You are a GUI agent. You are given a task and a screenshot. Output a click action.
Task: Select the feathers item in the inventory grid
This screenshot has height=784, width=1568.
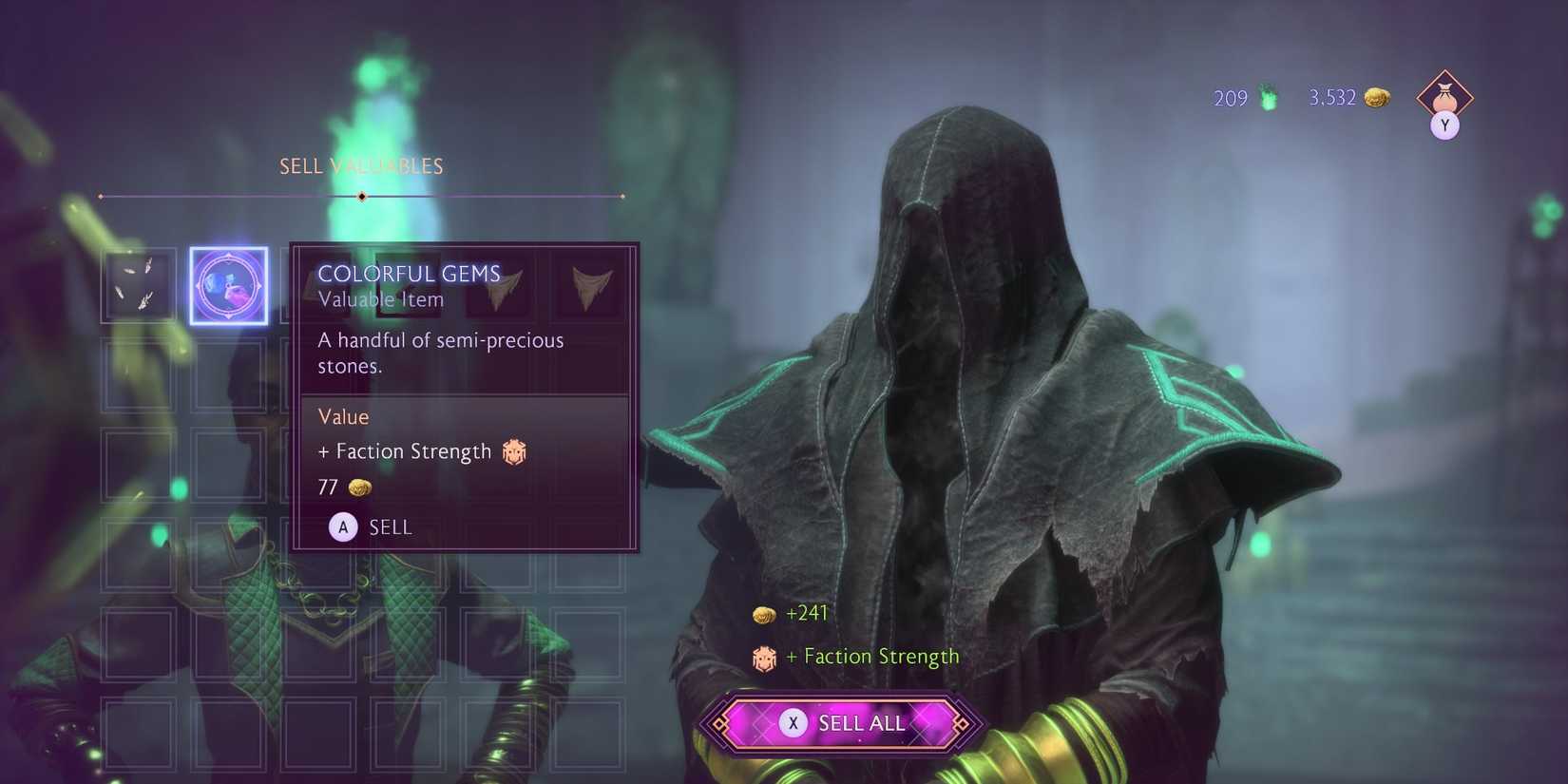point(139,285)
